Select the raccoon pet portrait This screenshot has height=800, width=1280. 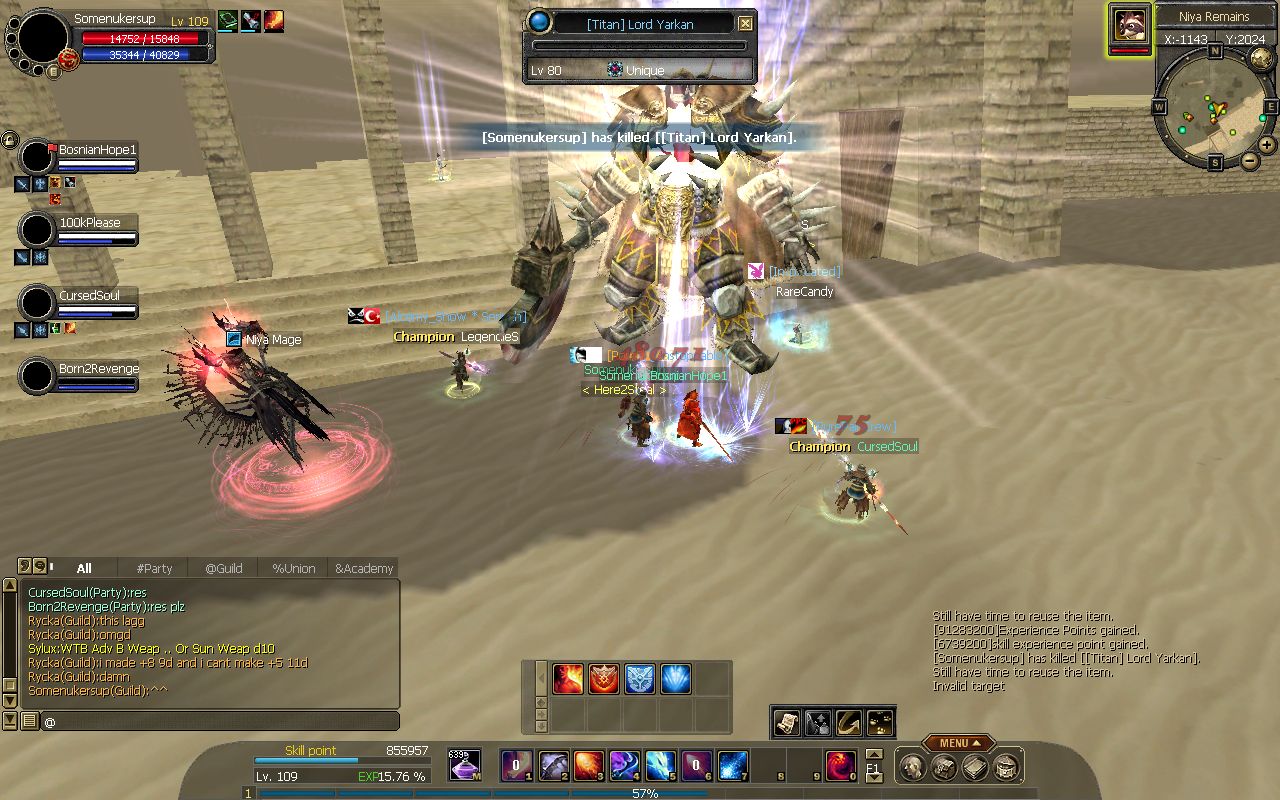tap(1130, 26)
